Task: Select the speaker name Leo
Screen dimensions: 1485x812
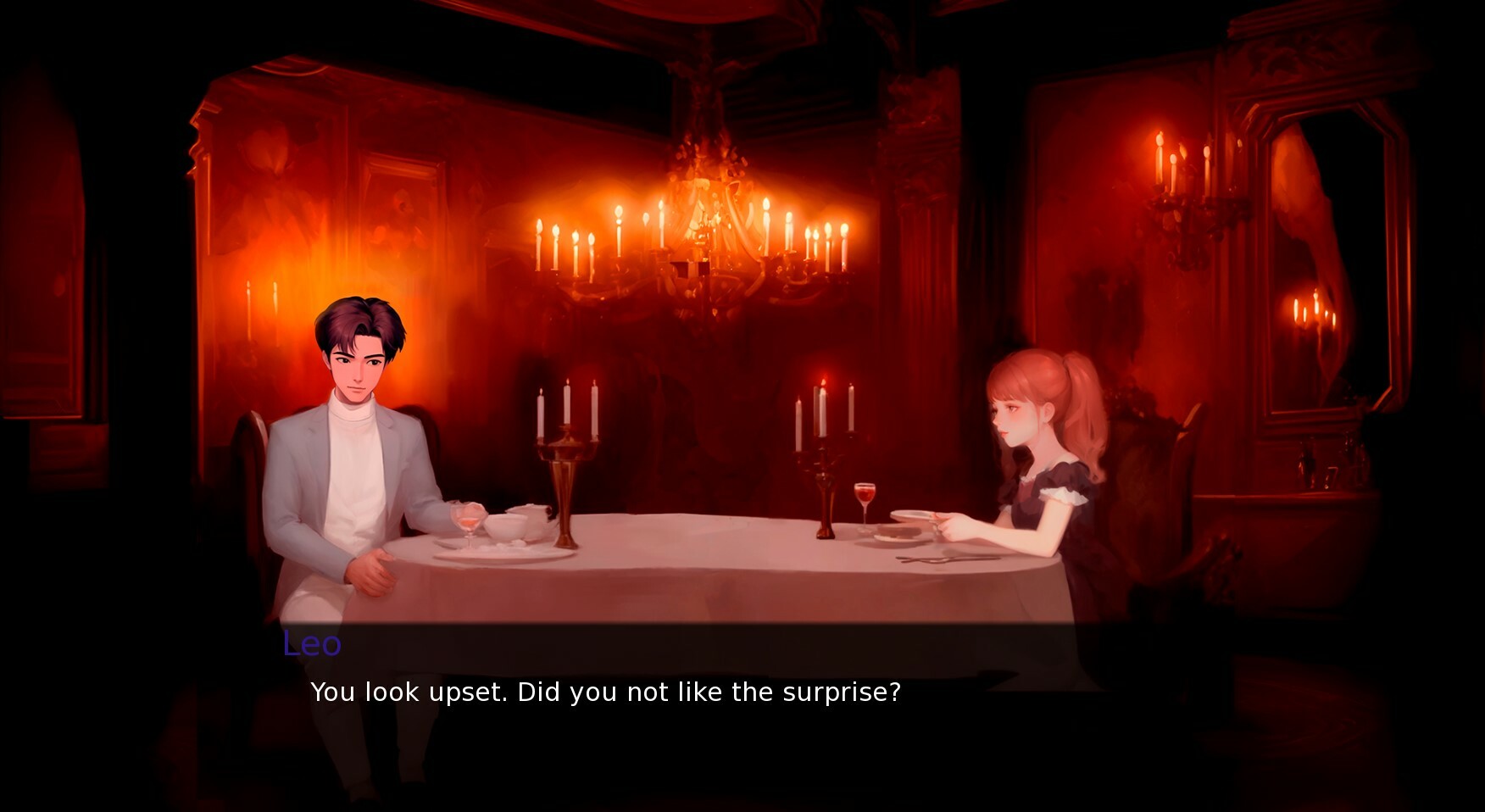Action: click(312, 644)
